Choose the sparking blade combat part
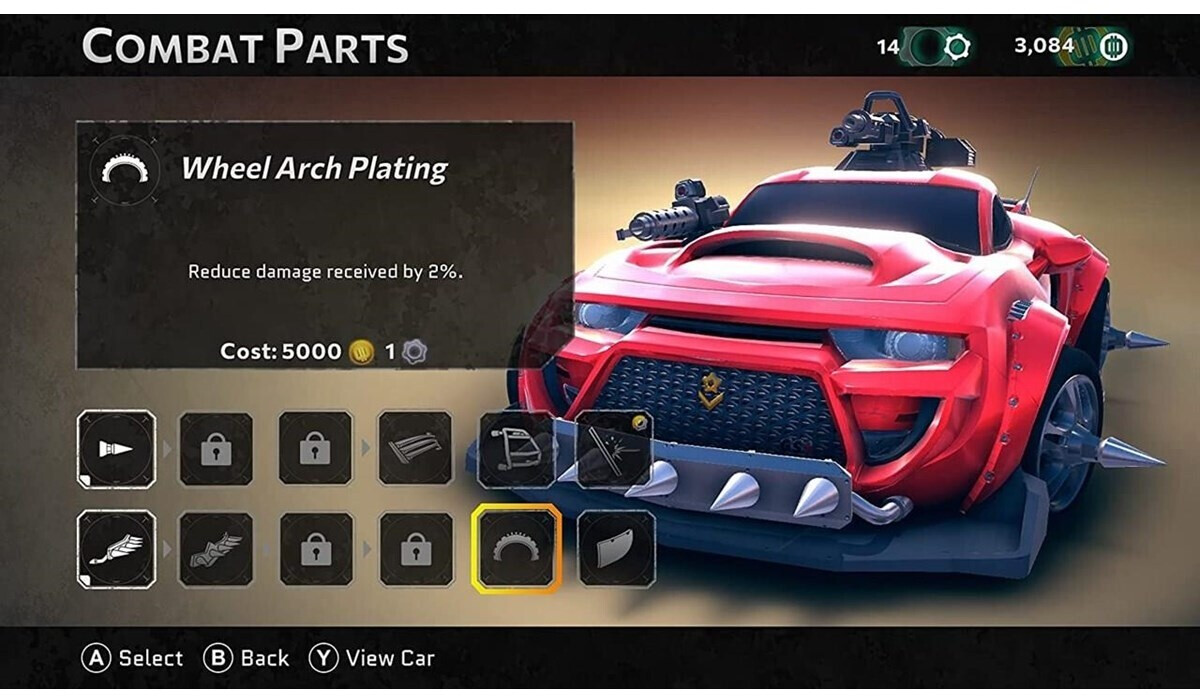 614,449
